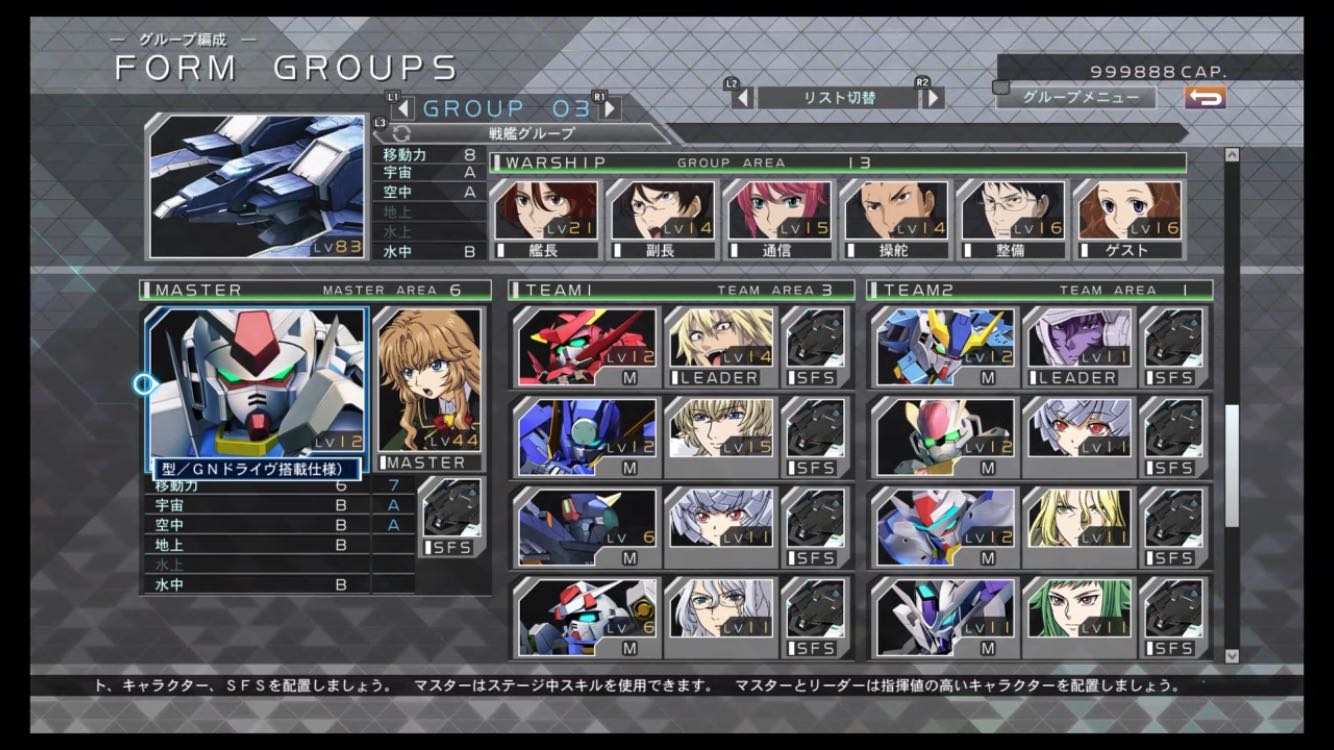Select the Master SFS slot
Screen dimensions: 1334x750
451,516
